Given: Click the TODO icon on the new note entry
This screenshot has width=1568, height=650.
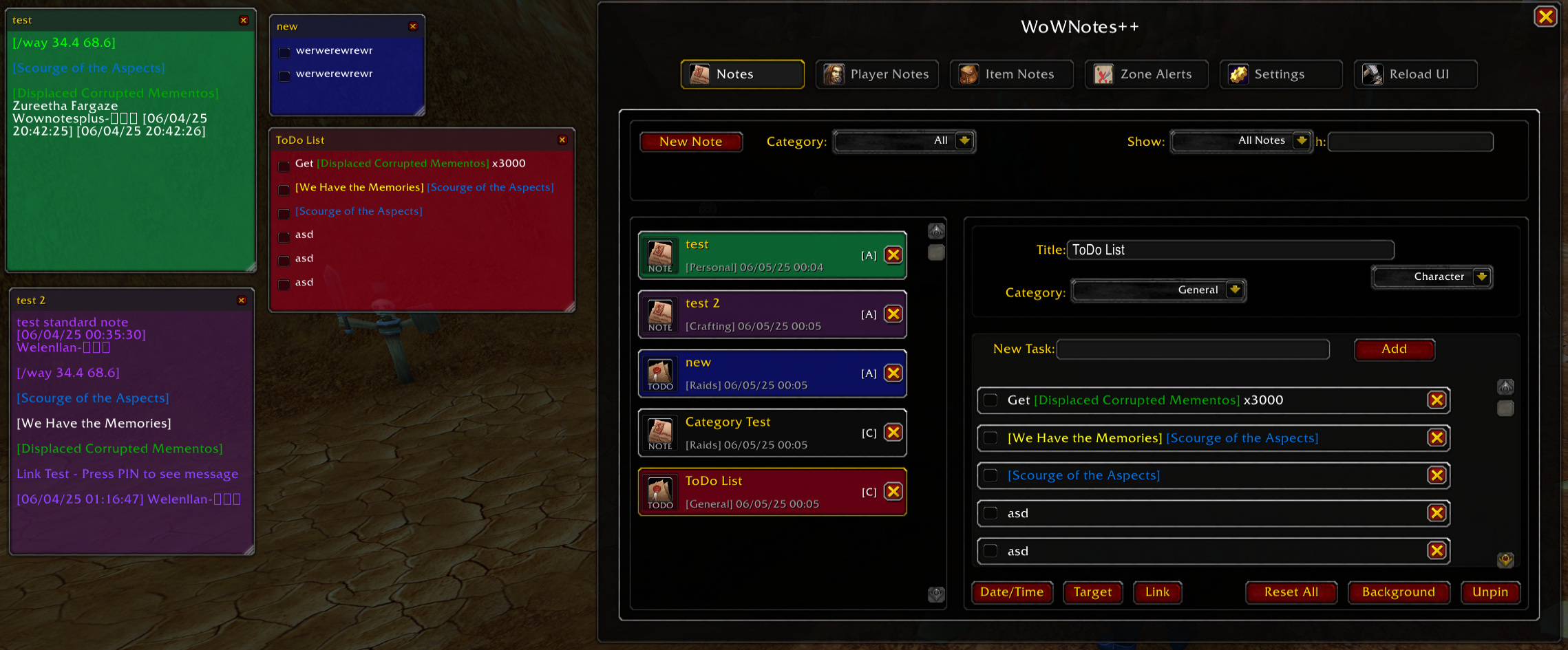Looking at the screenshot, I should [660, 372].
